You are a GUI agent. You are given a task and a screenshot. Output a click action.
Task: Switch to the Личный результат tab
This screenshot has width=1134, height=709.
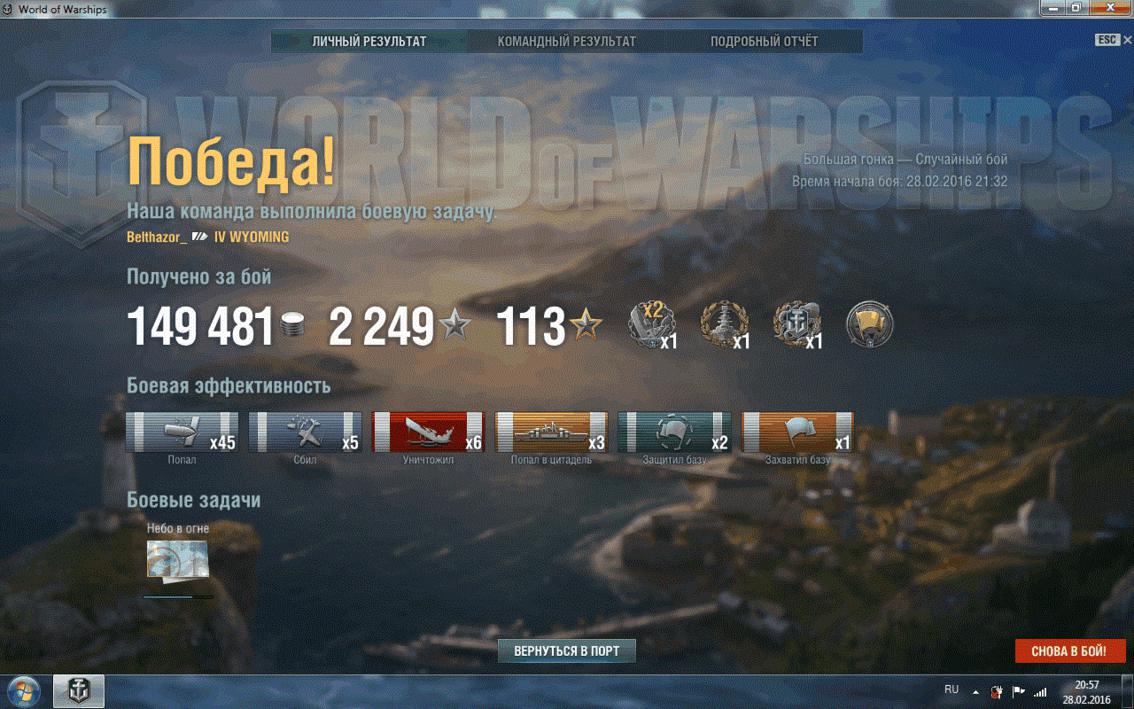tap(369, 42)
